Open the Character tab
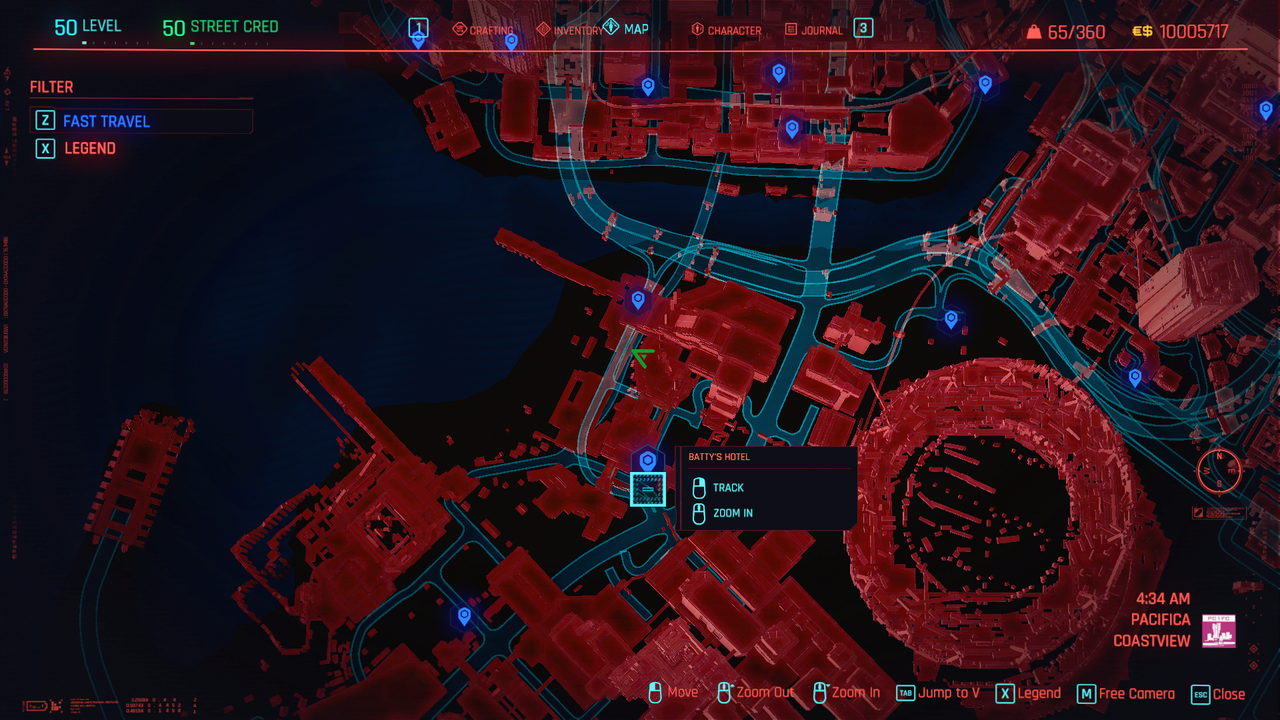Viewport: 1280px width, 720px height. [726, 31]
